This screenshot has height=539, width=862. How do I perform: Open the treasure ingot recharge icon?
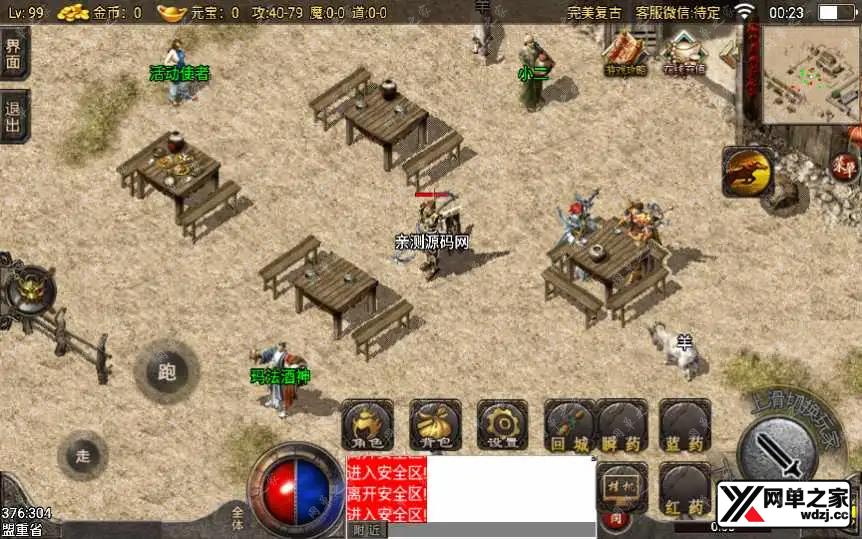(x=685, y=52)
